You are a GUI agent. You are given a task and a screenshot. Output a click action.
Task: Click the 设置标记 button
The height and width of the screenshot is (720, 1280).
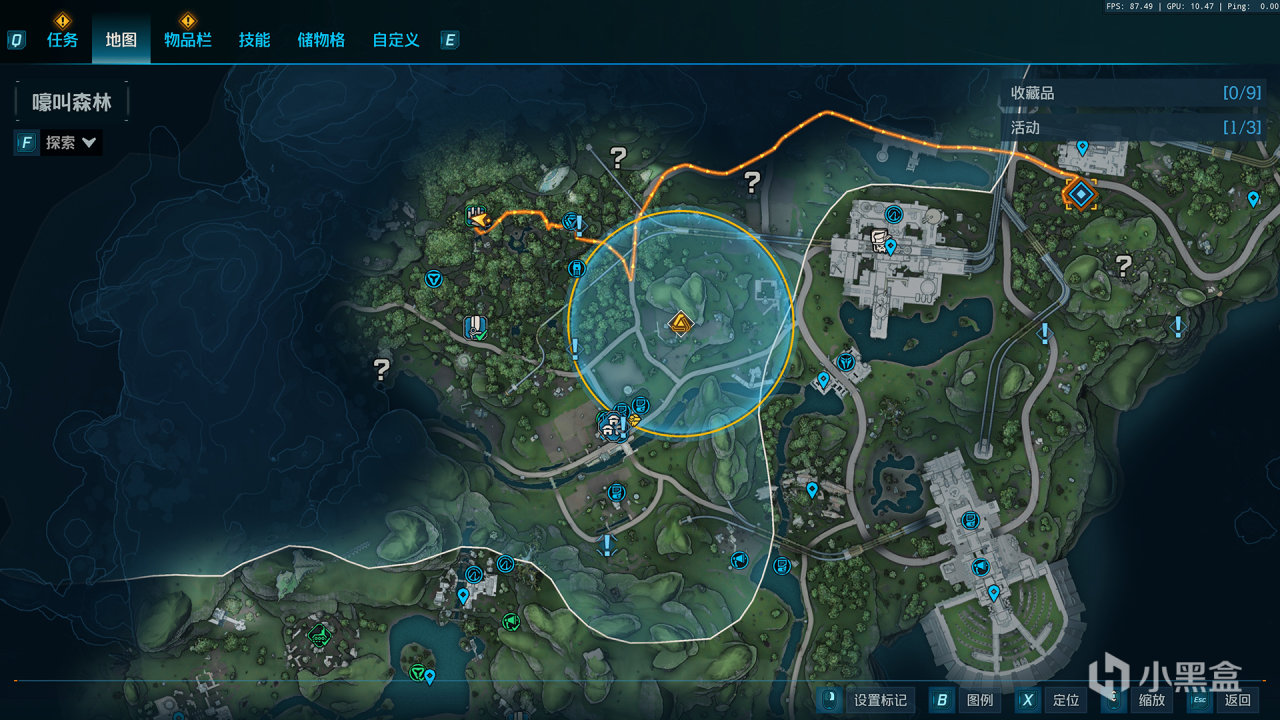pos(866,700)
